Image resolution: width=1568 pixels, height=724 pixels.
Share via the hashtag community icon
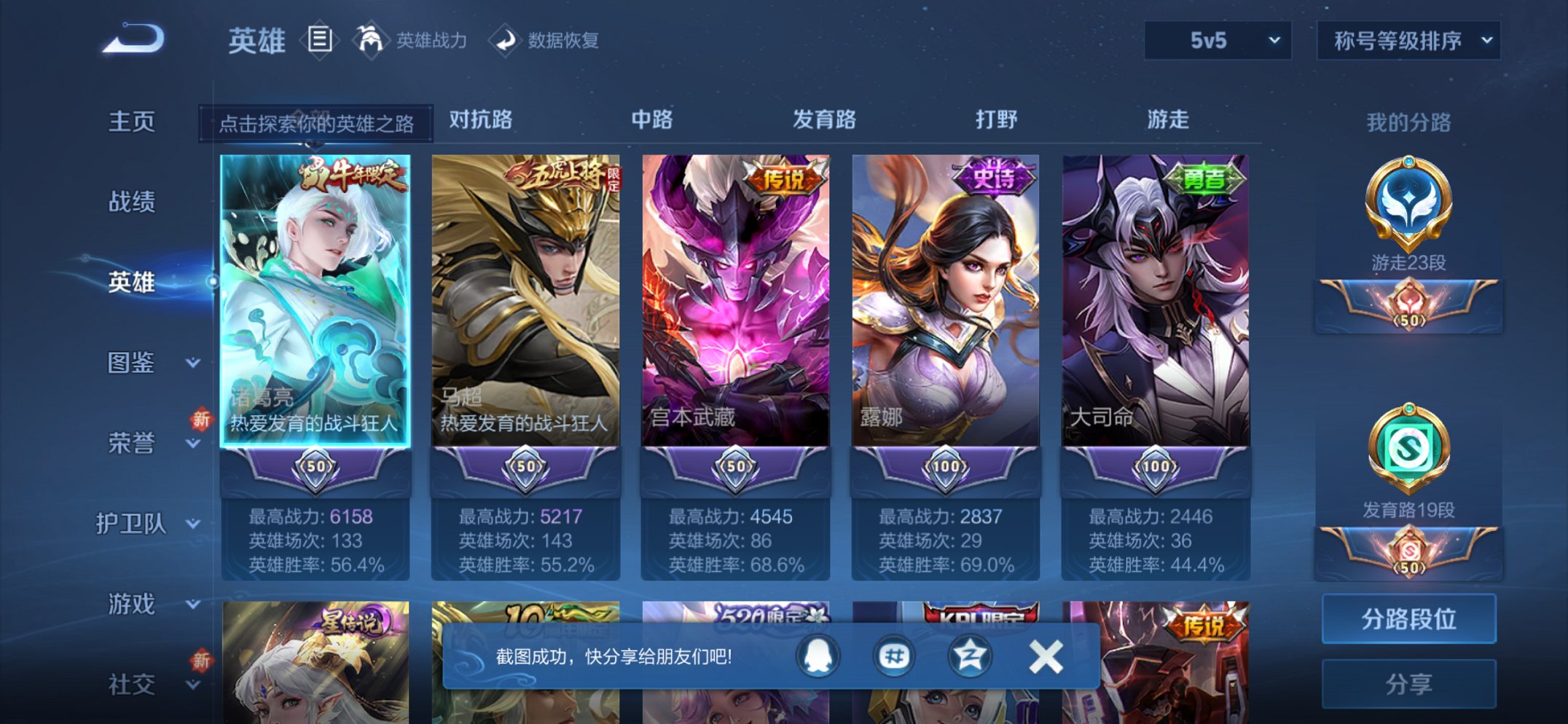(894, 656)
